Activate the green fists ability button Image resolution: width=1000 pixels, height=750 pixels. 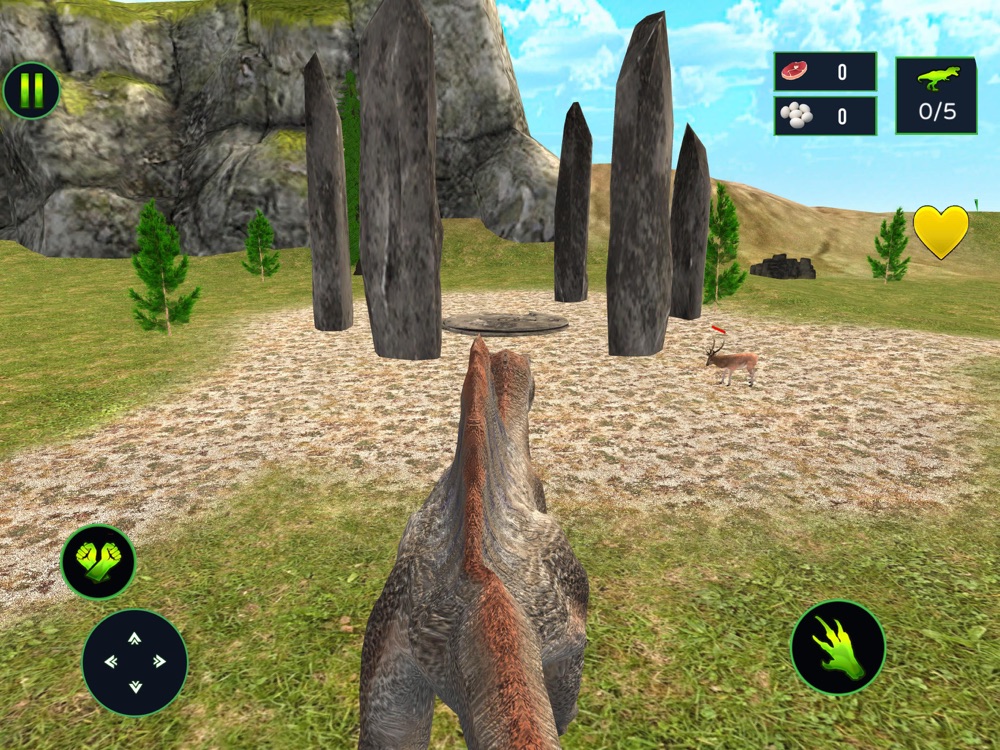pyautogui.click(x=98, y=562)
